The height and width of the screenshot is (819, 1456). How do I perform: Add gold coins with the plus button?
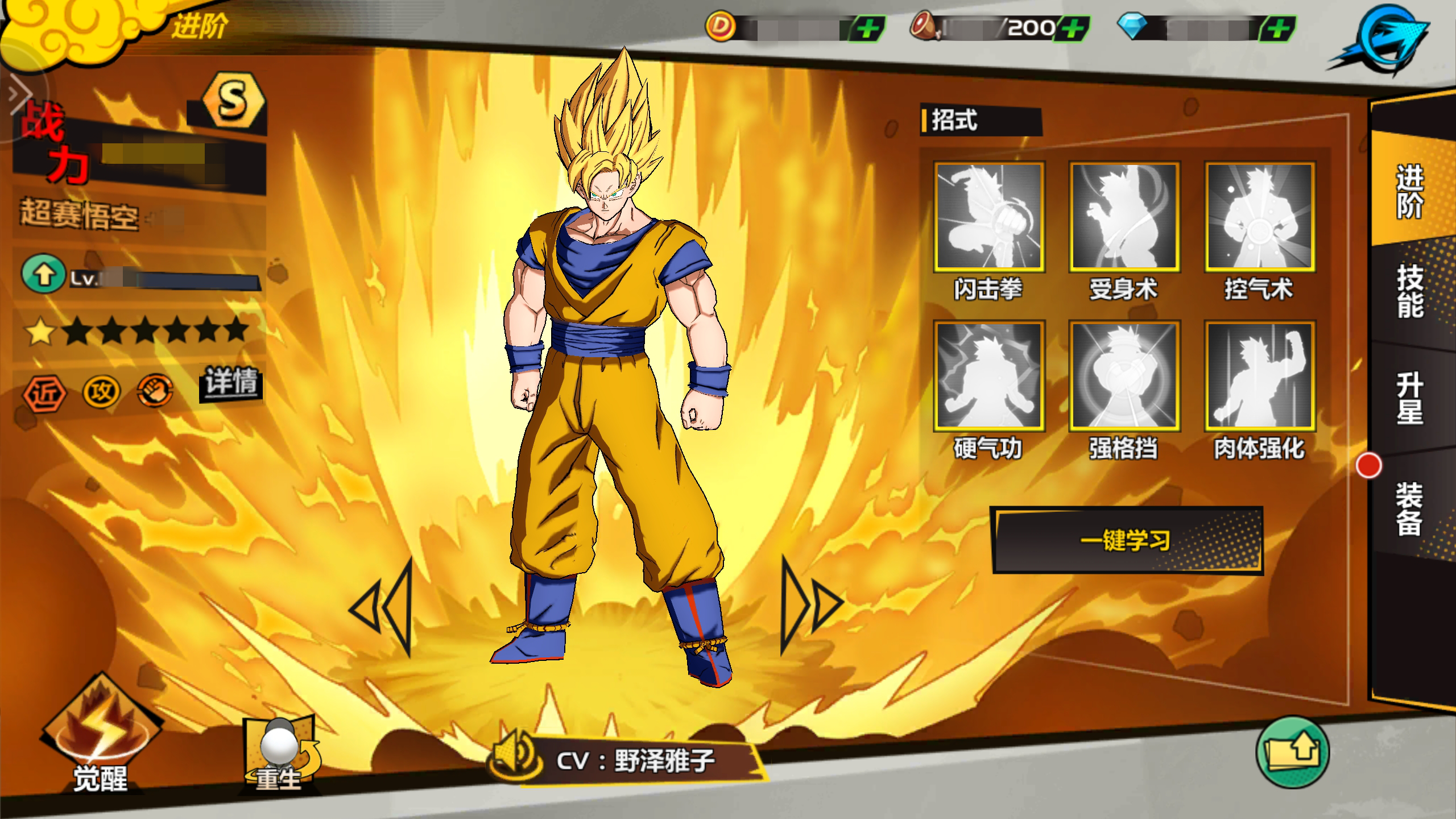(867, 28)
